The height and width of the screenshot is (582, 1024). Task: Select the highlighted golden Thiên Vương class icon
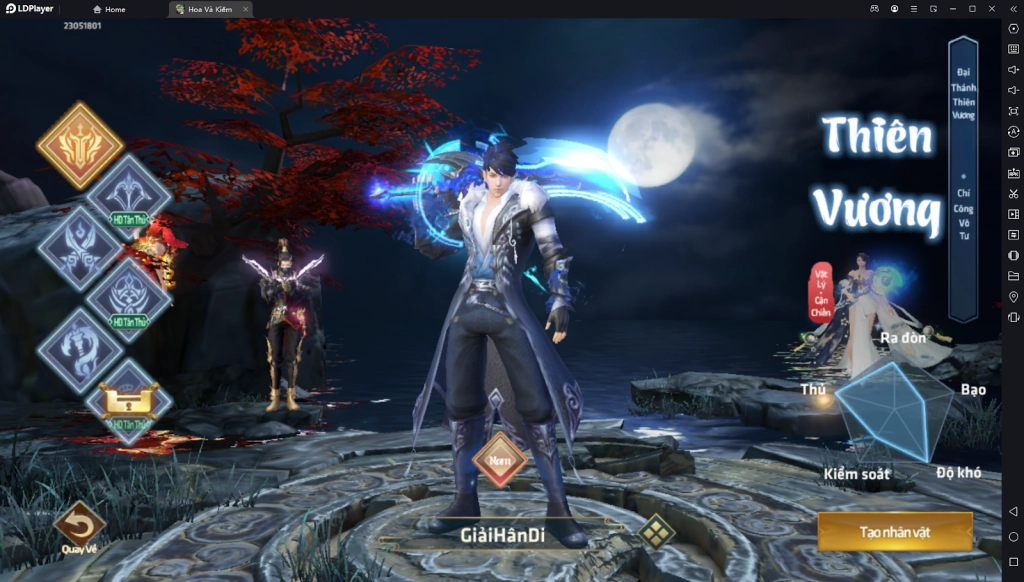[80, 146]
